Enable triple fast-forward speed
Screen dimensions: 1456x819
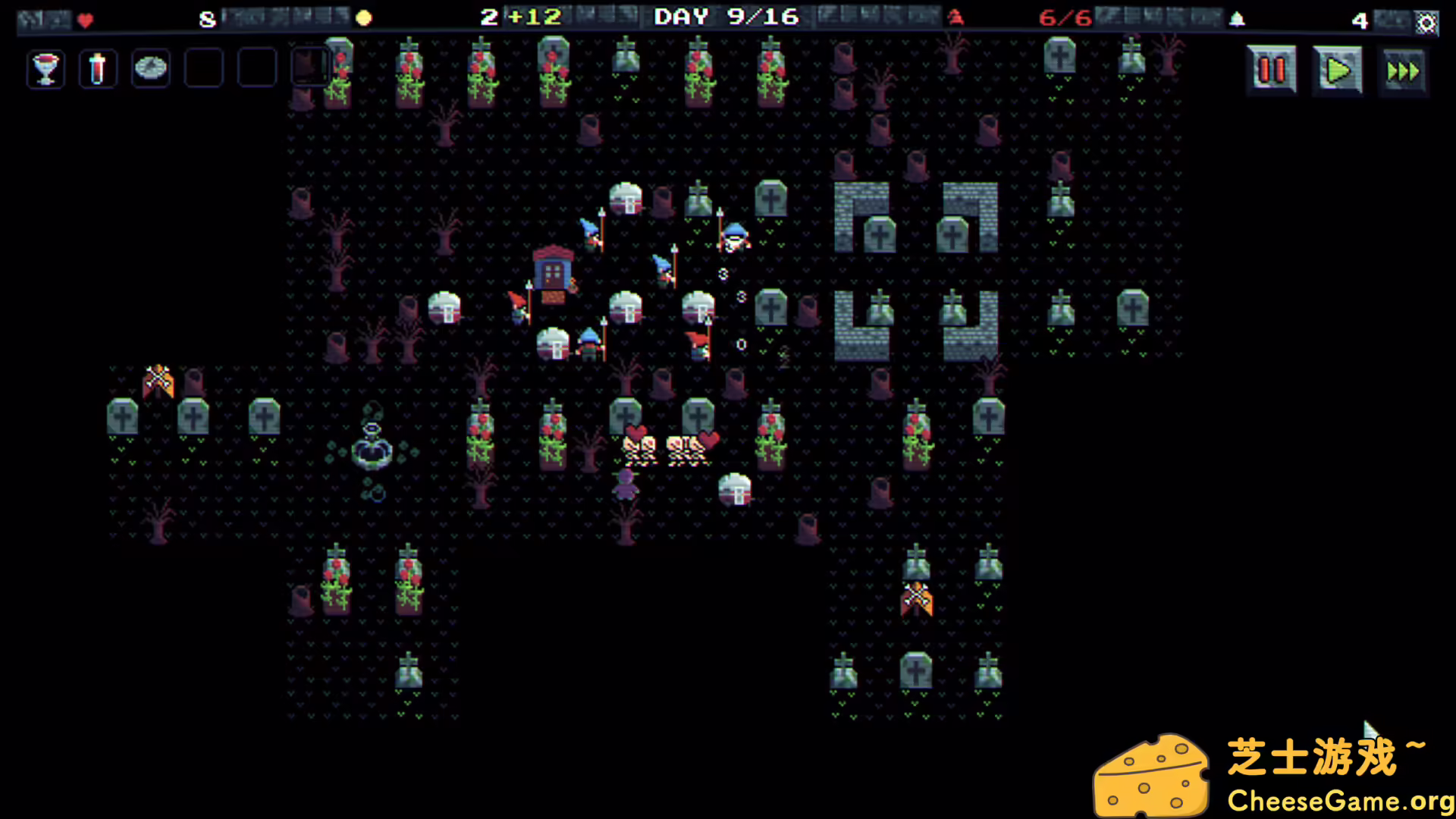pyautogui.click(x=1404, y=69)
